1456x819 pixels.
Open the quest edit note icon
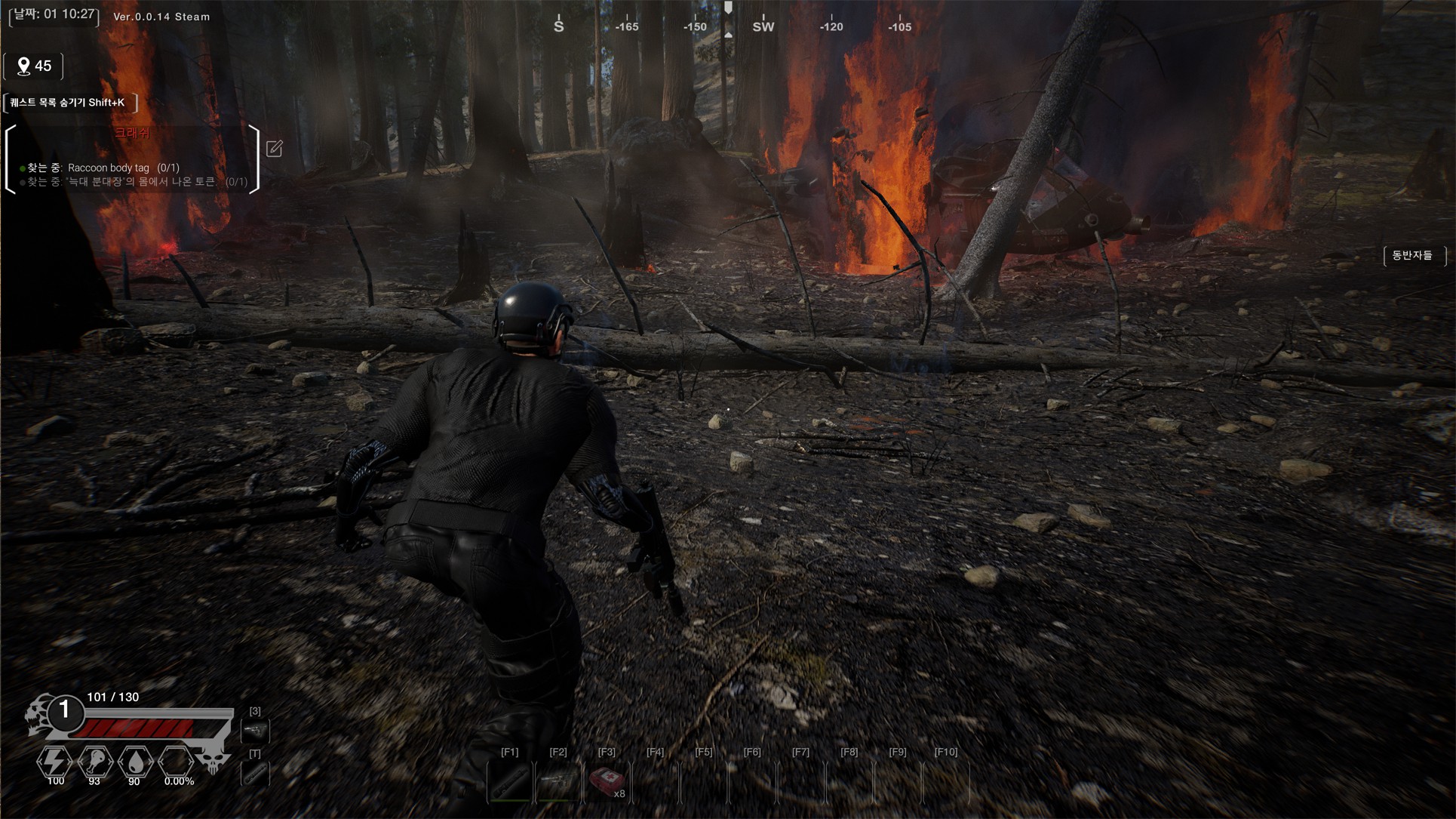tap(275, 149)
